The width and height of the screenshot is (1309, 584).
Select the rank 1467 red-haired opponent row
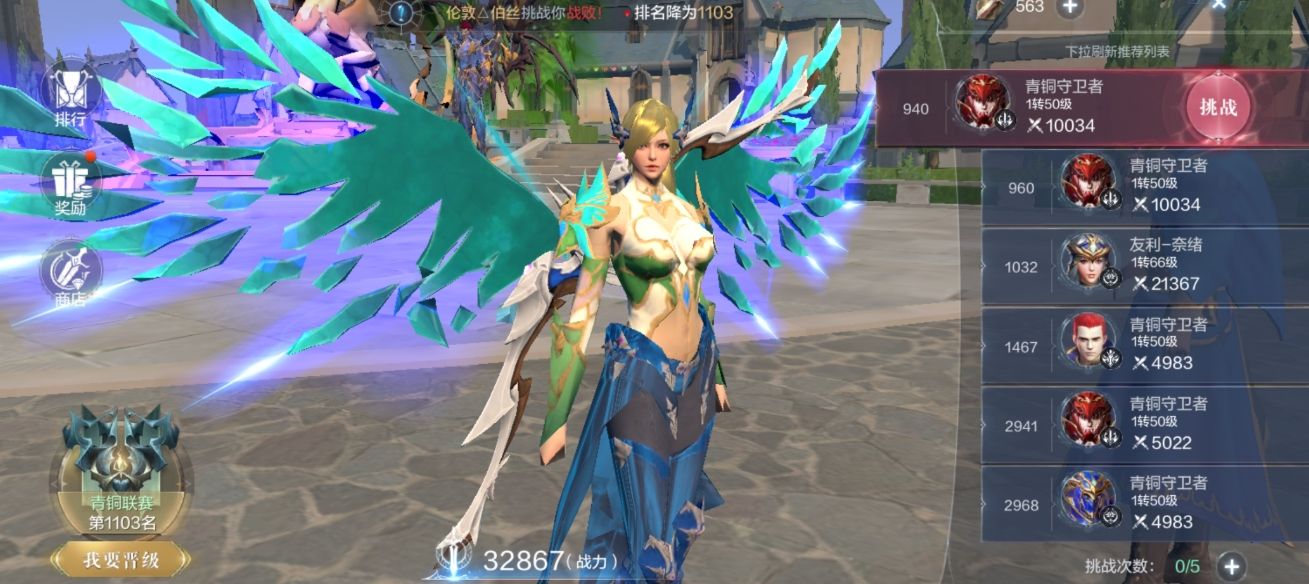(x=1130, y=346)
